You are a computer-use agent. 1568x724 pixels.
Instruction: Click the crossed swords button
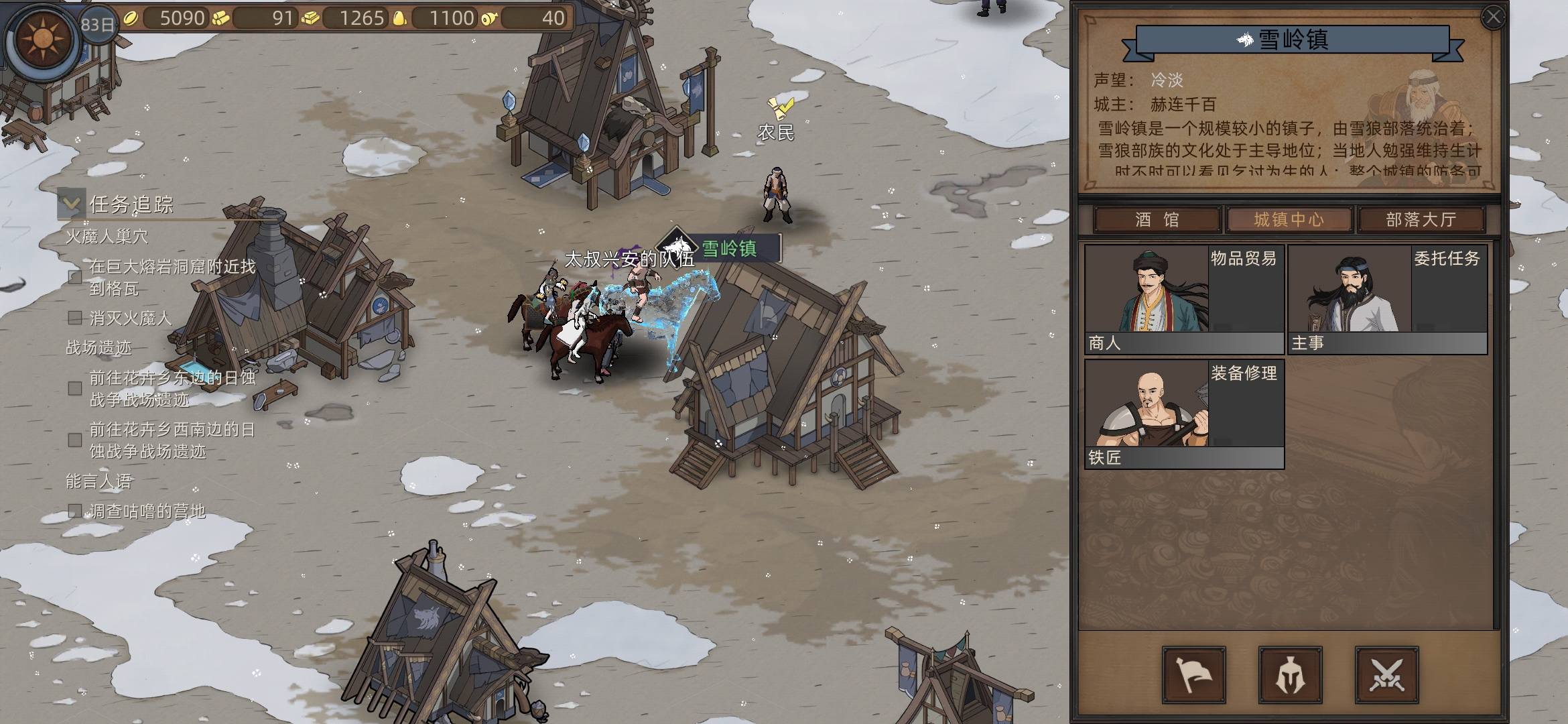click(x=1386, y=674)
